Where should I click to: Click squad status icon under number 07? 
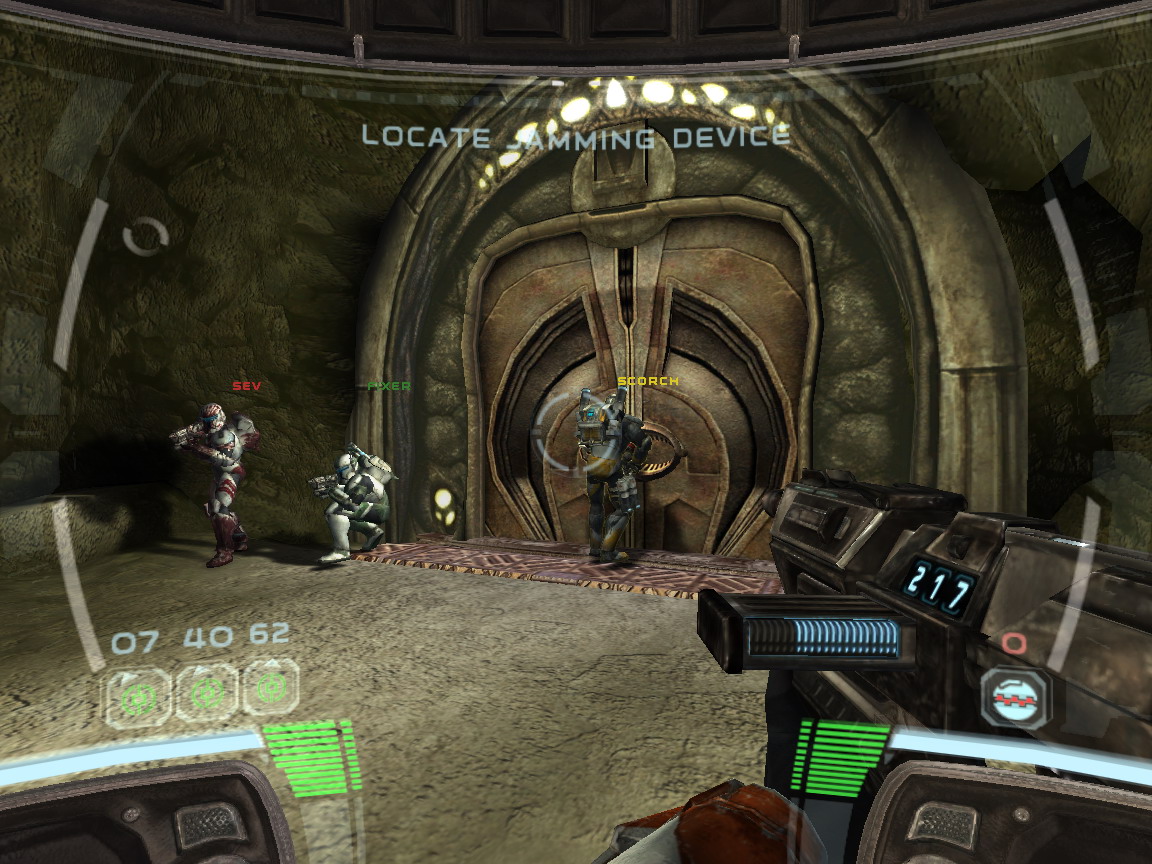pyautogui.click(x=137, y=695)
